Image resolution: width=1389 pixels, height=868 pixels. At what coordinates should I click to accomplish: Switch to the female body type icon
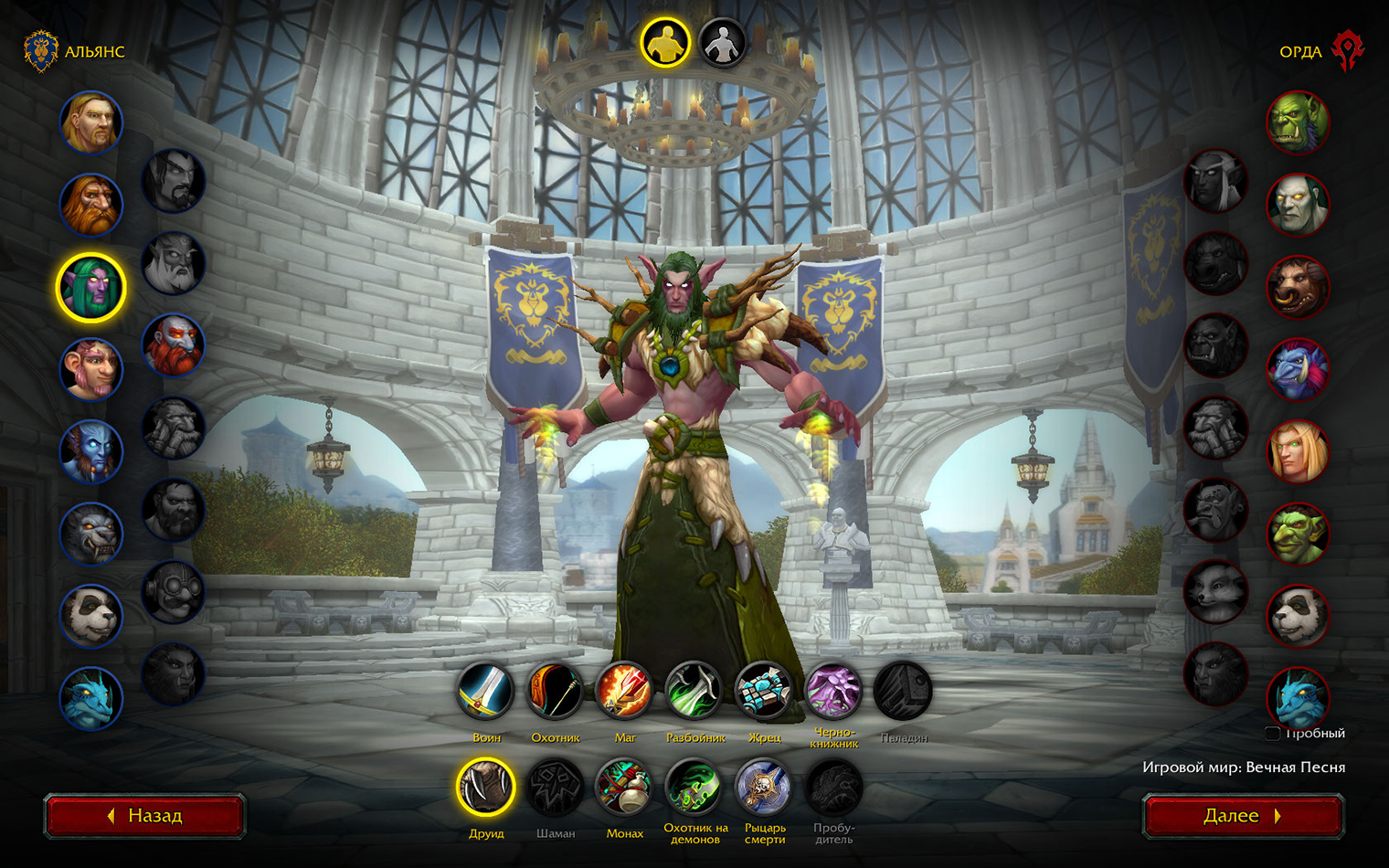(x=722, y=43)
